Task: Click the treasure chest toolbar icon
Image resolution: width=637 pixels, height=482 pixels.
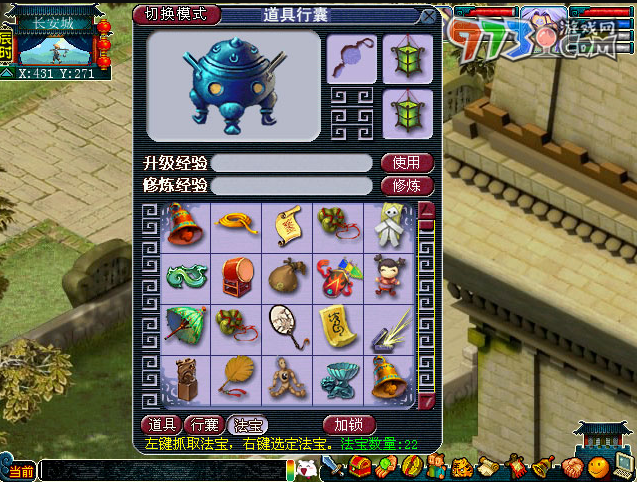Action: tap(360, 467)
